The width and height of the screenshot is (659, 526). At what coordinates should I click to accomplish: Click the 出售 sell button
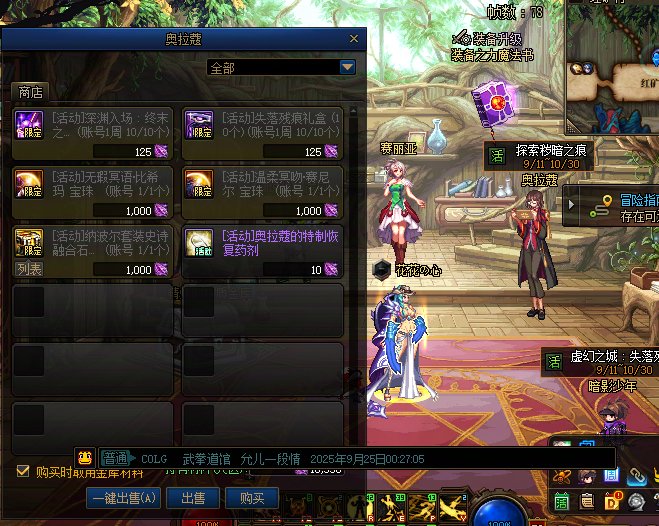click(192, 497)
